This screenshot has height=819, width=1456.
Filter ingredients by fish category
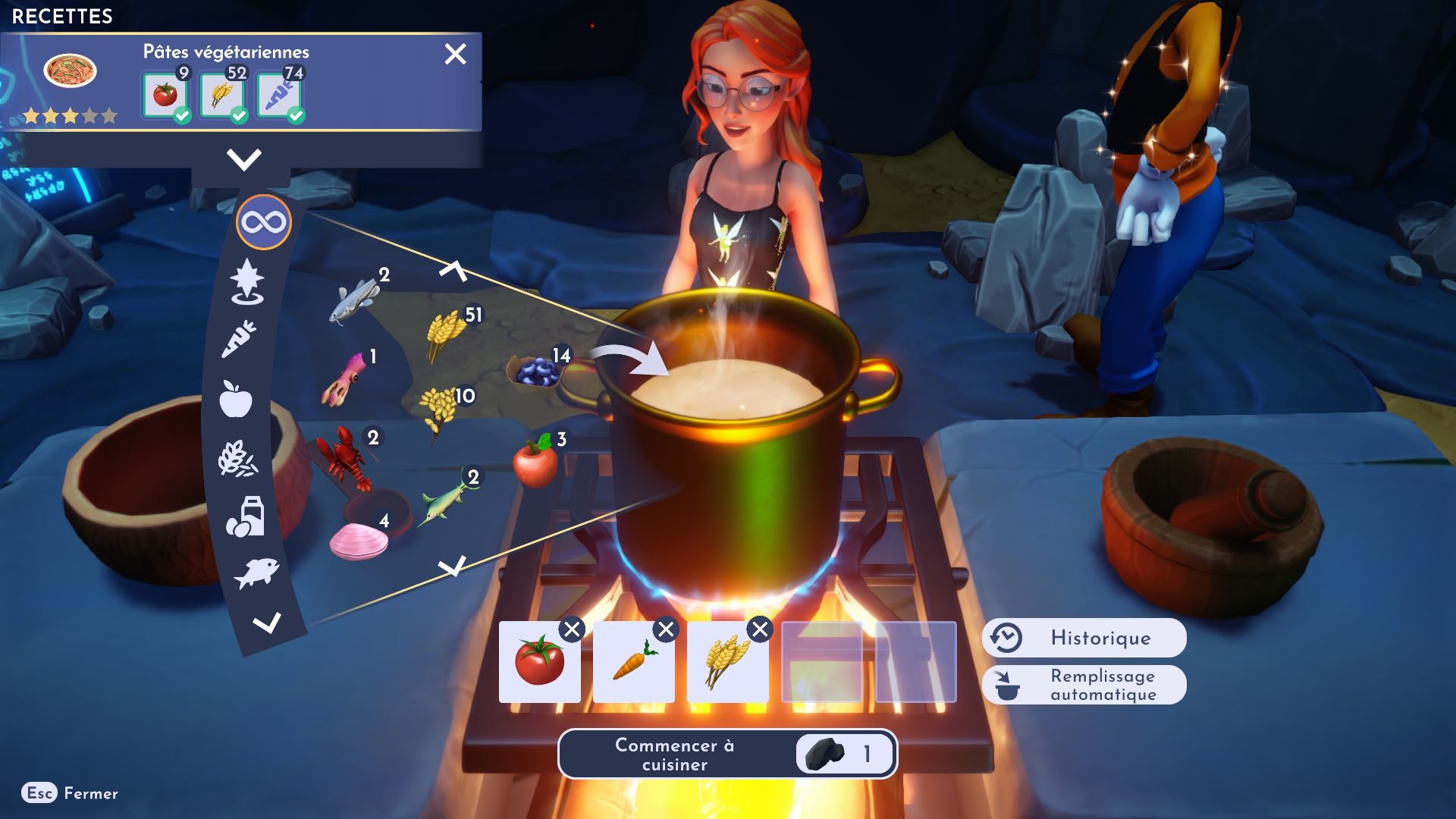pos(256,573)
